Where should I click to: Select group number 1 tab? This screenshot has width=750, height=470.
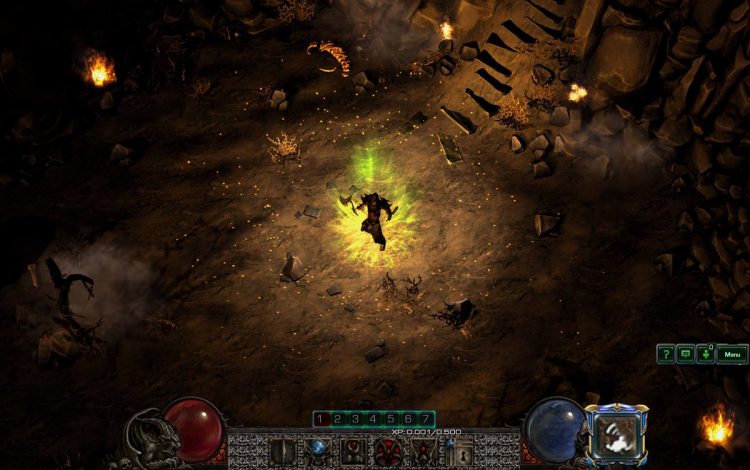pyautogui.click(x=321, y=418)
